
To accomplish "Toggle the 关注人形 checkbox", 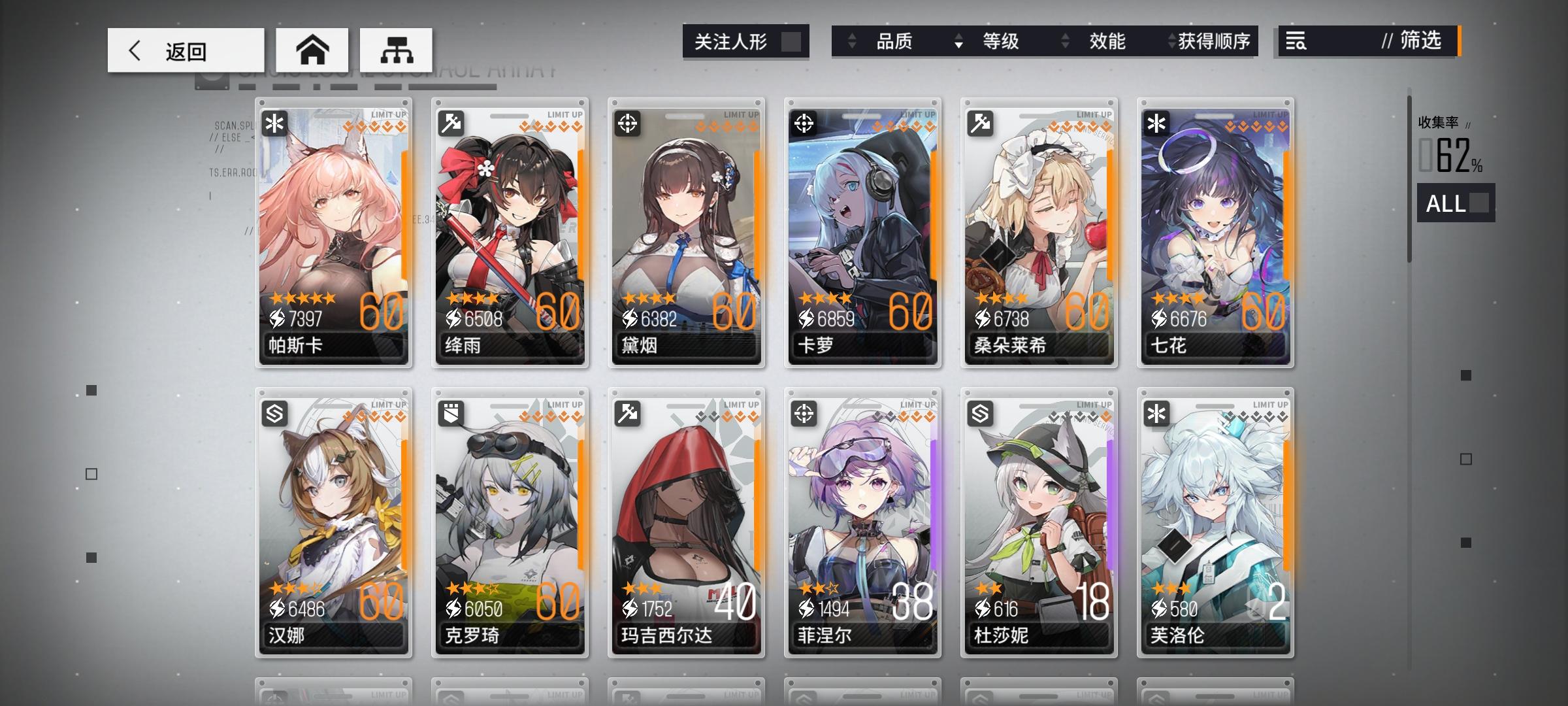I will (x=792, y=41).
